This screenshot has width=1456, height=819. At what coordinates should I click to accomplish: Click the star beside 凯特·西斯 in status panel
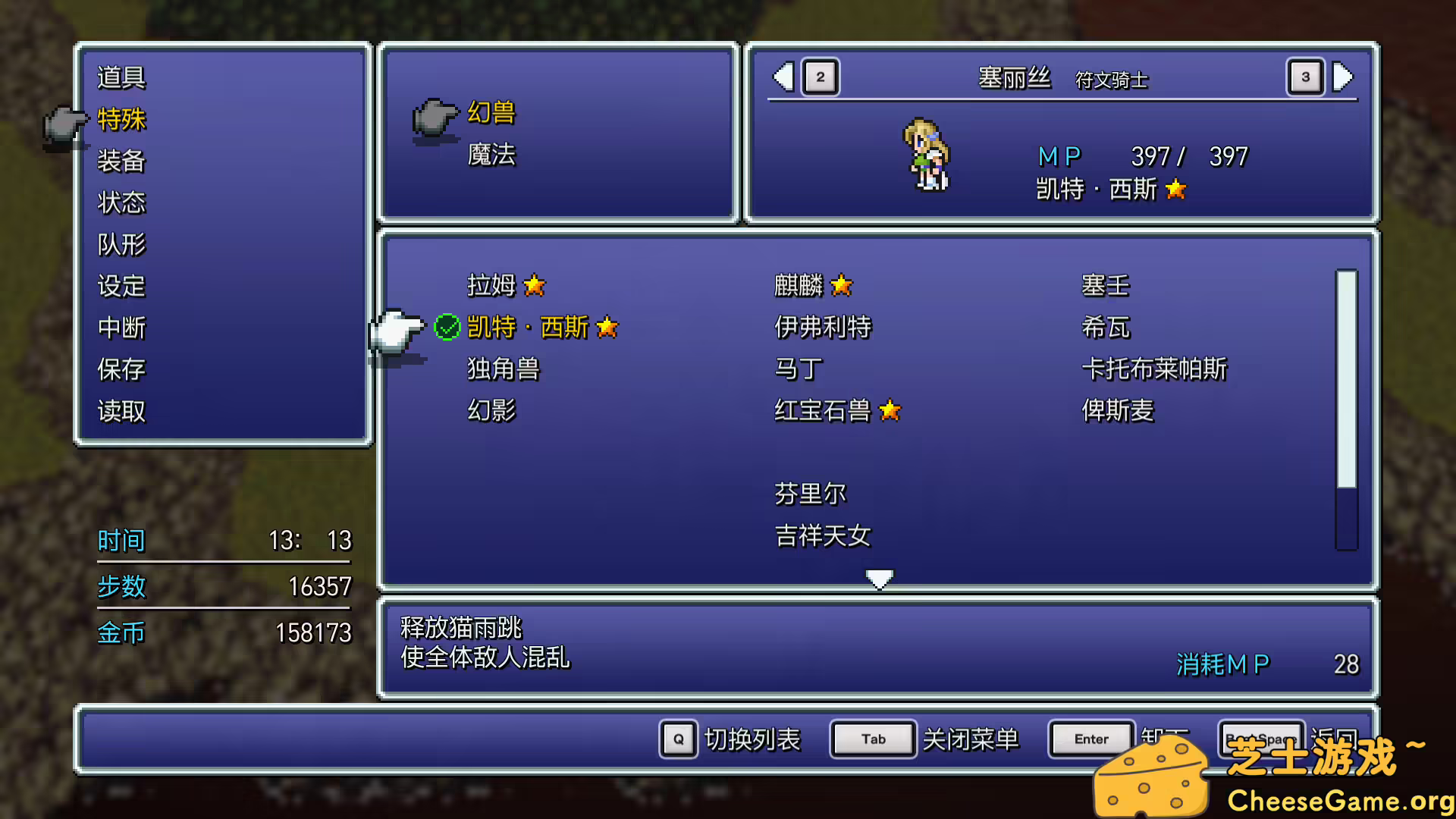coord(1175,190)
